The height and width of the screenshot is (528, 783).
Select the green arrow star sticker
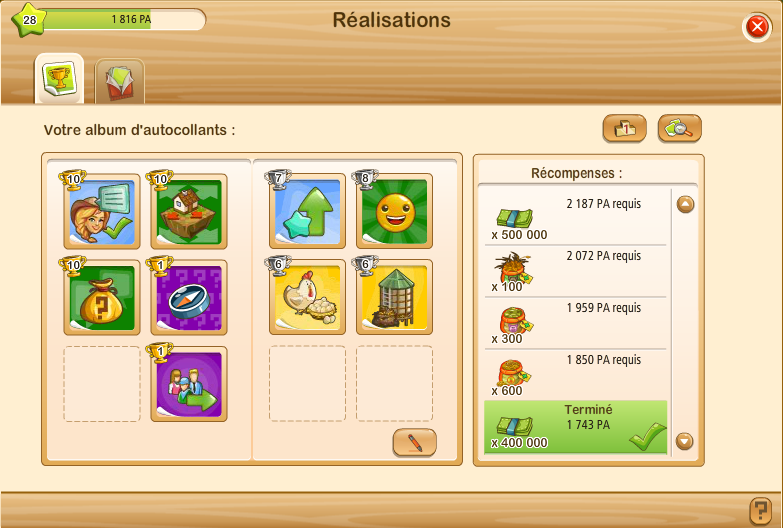tap(307, 211)
